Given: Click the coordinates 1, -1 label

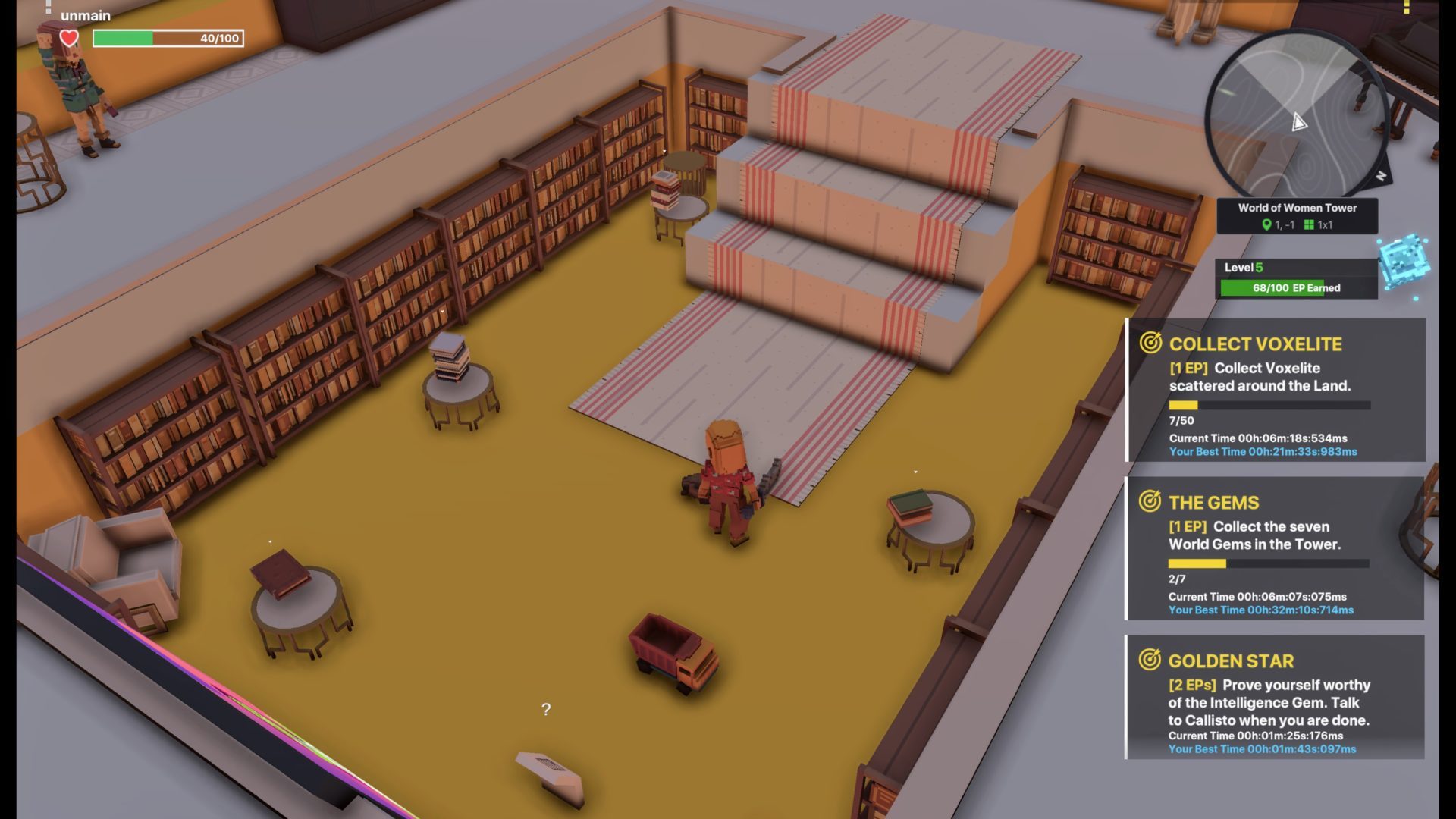Looking at the screenshot, I should tap(1285, 225).
